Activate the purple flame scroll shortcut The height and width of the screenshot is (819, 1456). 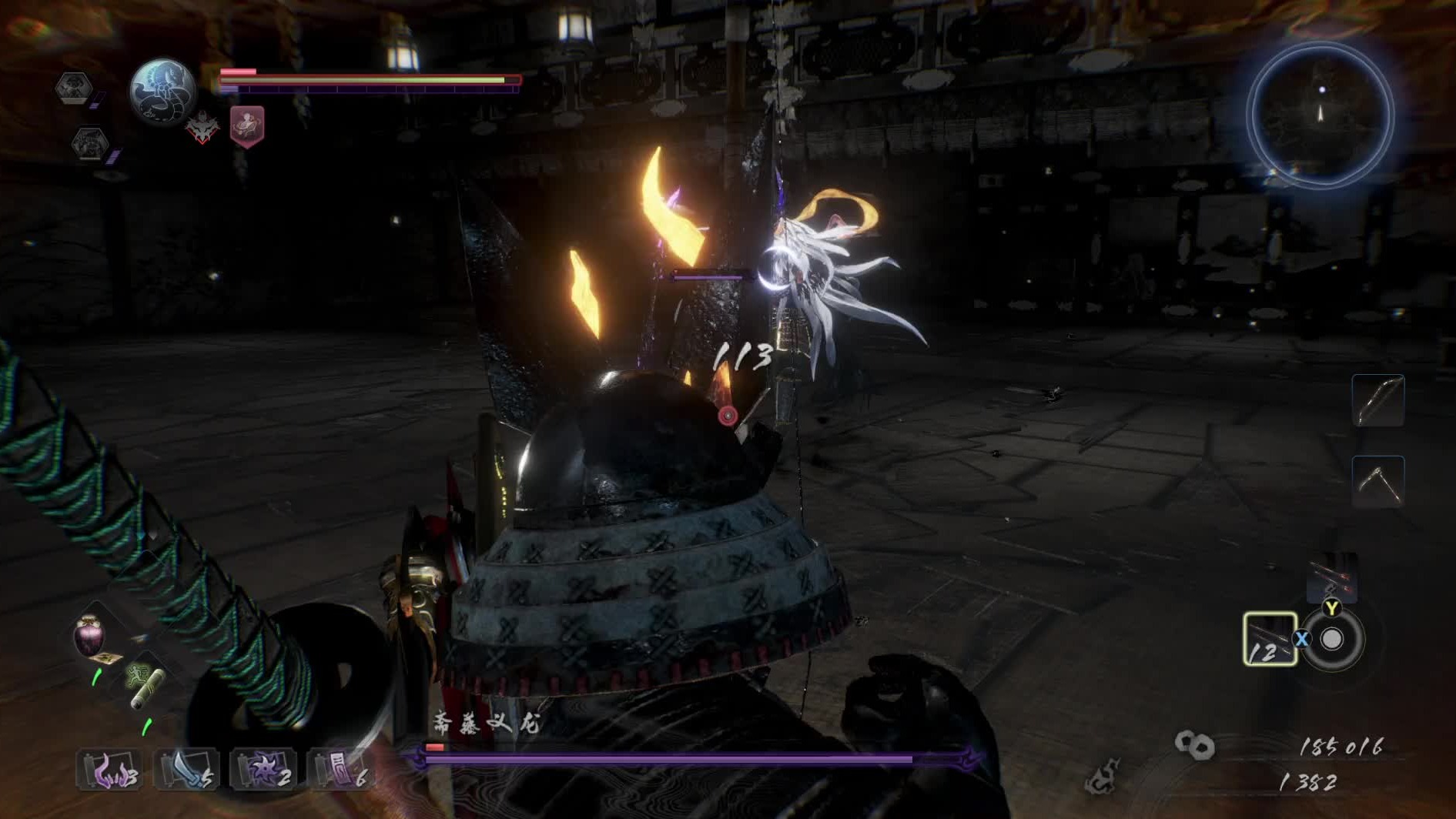[x=109, y=769]
